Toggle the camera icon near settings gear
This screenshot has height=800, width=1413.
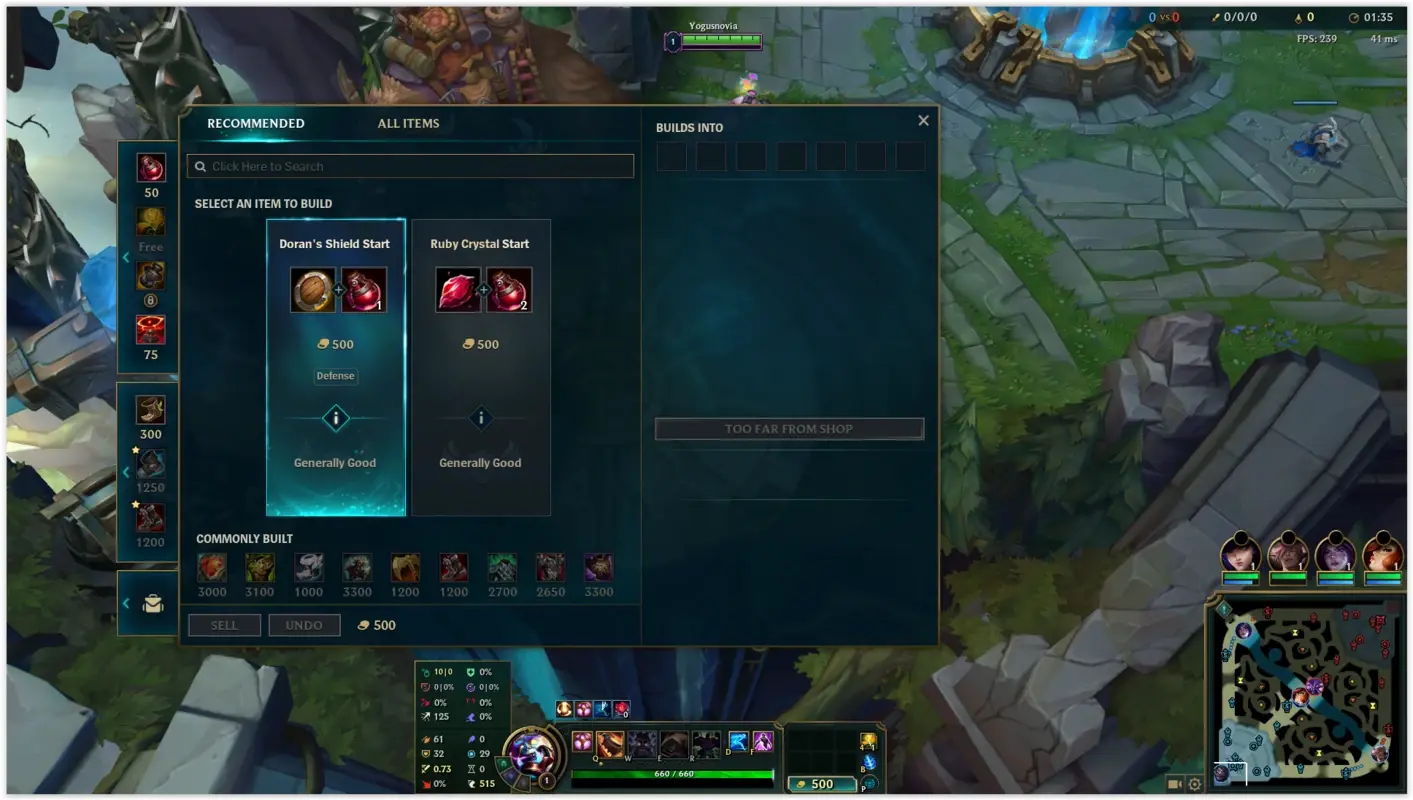click(x=1175, y=784)
